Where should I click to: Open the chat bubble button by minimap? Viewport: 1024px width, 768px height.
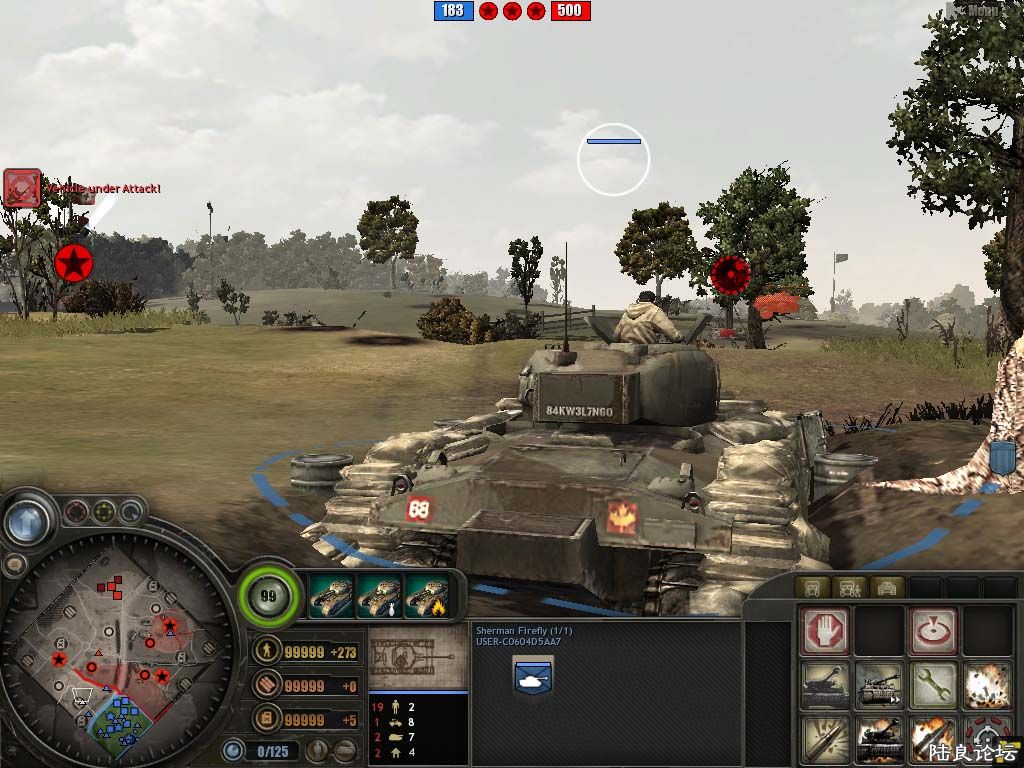click(14, 565)
